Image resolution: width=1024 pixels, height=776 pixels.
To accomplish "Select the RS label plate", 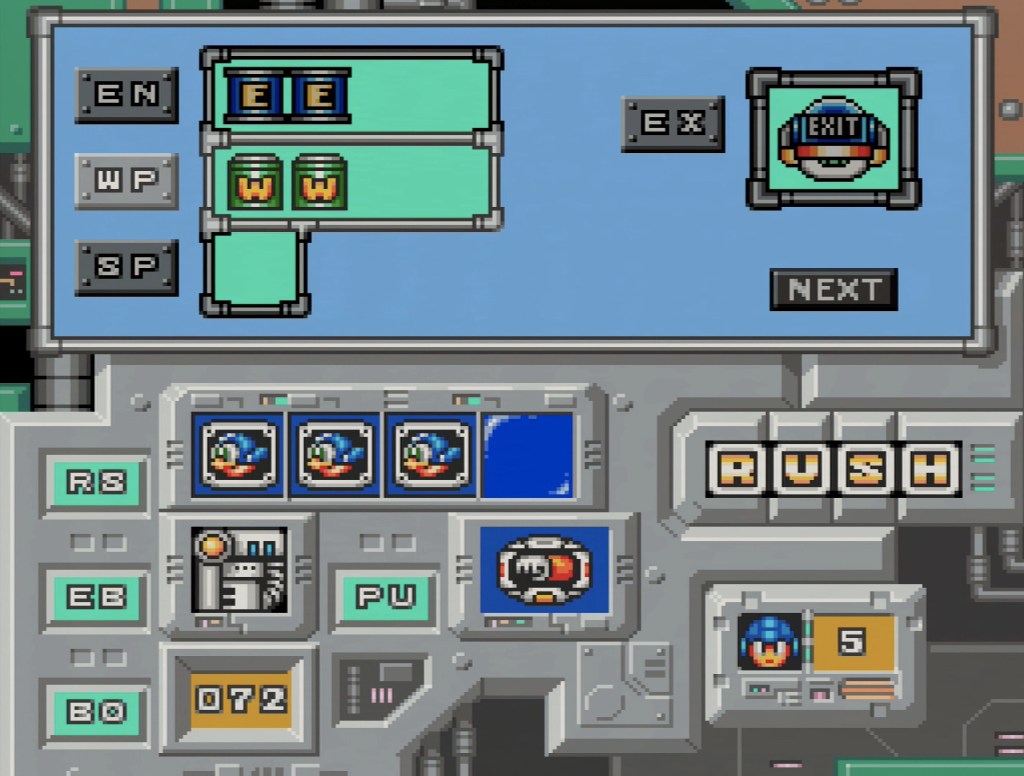I will pos(96,483).
